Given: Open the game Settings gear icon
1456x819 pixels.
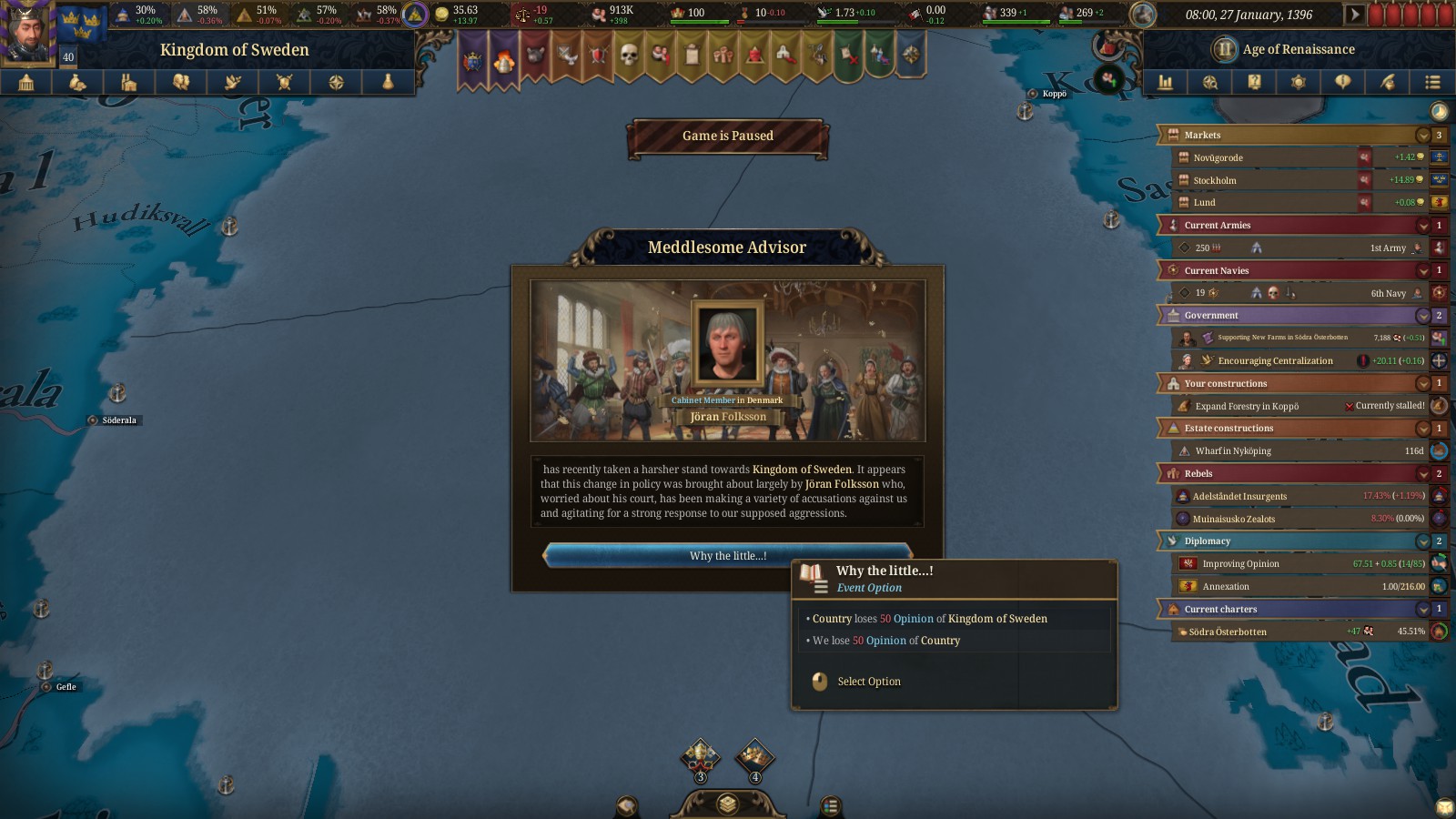Looking at the screenshot, I should 1298,82.
